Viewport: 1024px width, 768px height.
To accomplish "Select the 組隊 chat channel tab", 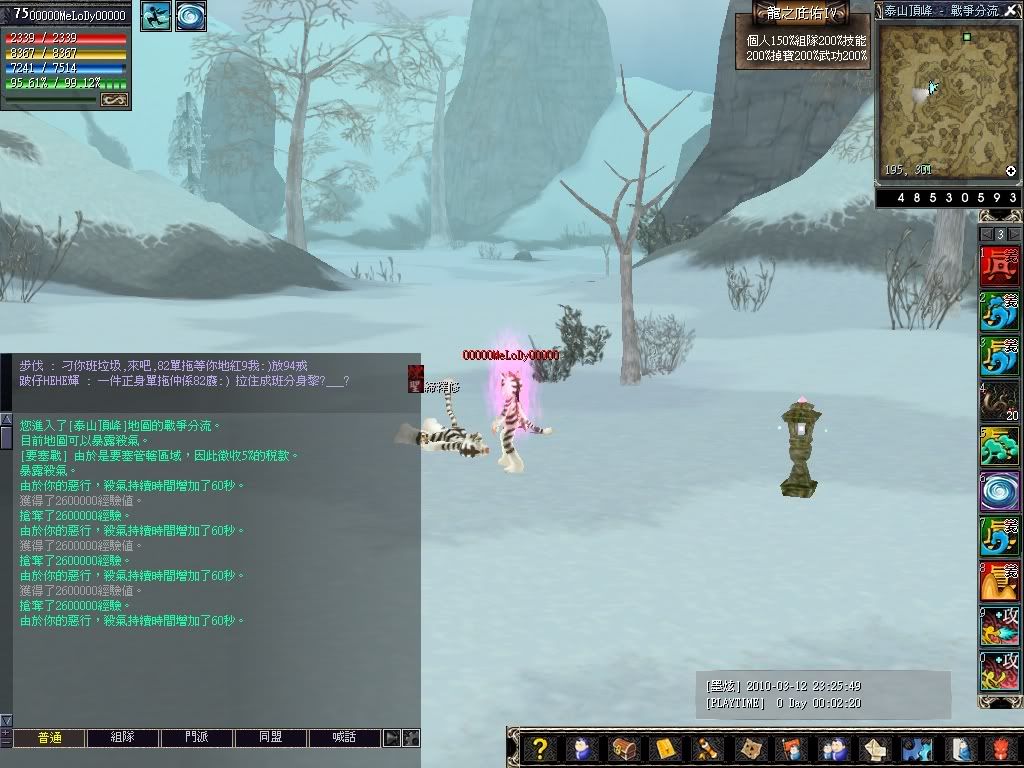I will [x=123, y=738].
